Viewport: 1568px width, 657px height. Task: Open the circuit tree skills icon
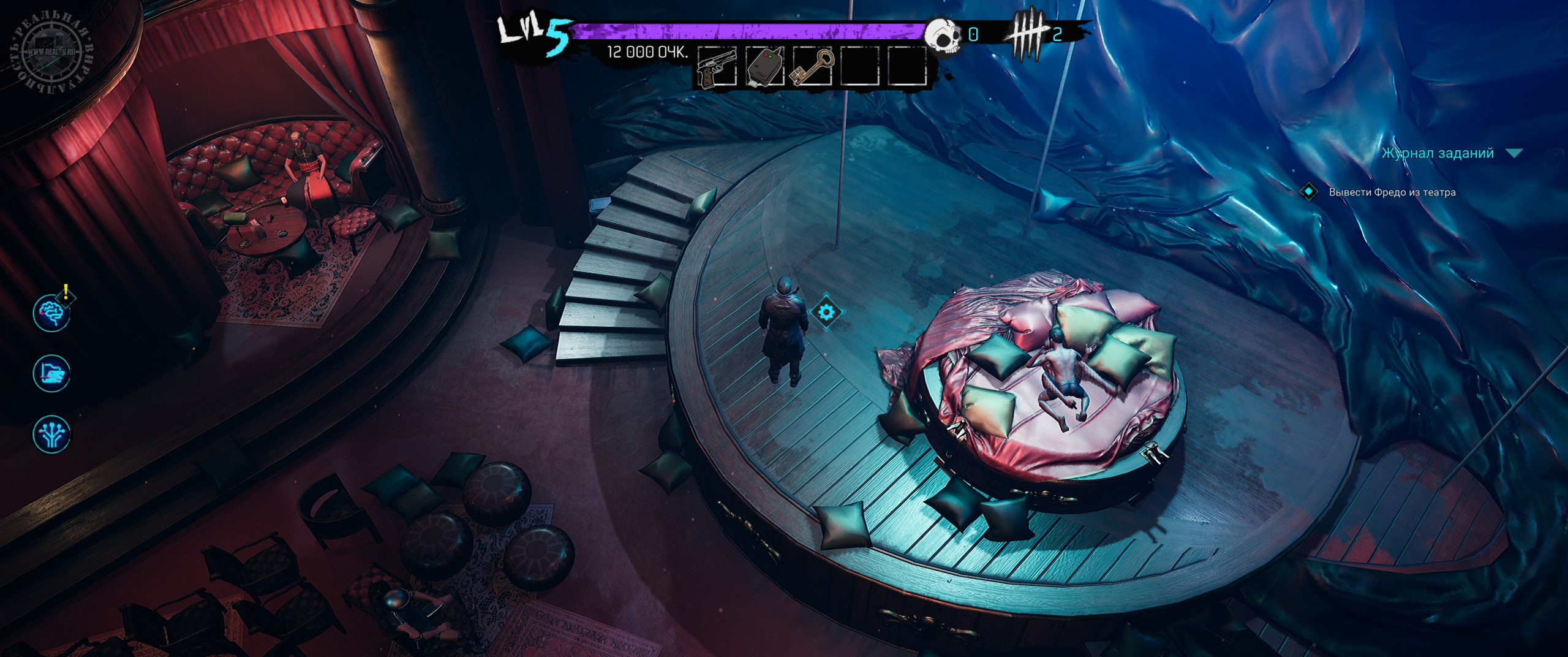point(51,433)
